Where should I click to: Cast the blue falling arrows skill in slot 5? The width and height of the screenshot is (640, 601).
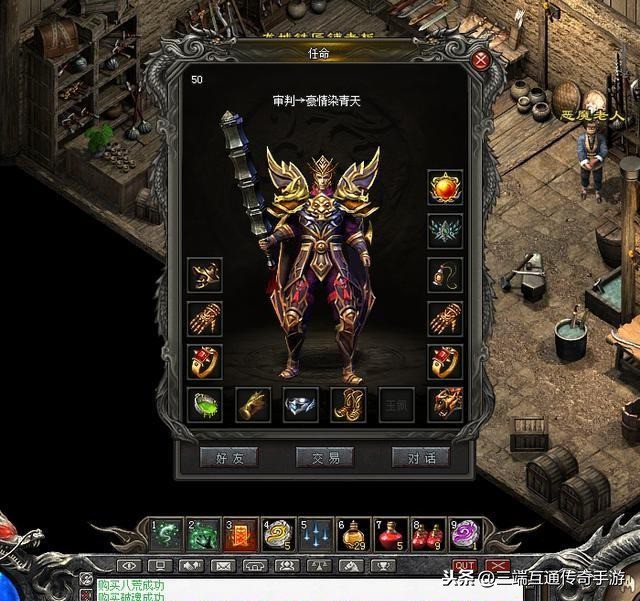[316, 535]
